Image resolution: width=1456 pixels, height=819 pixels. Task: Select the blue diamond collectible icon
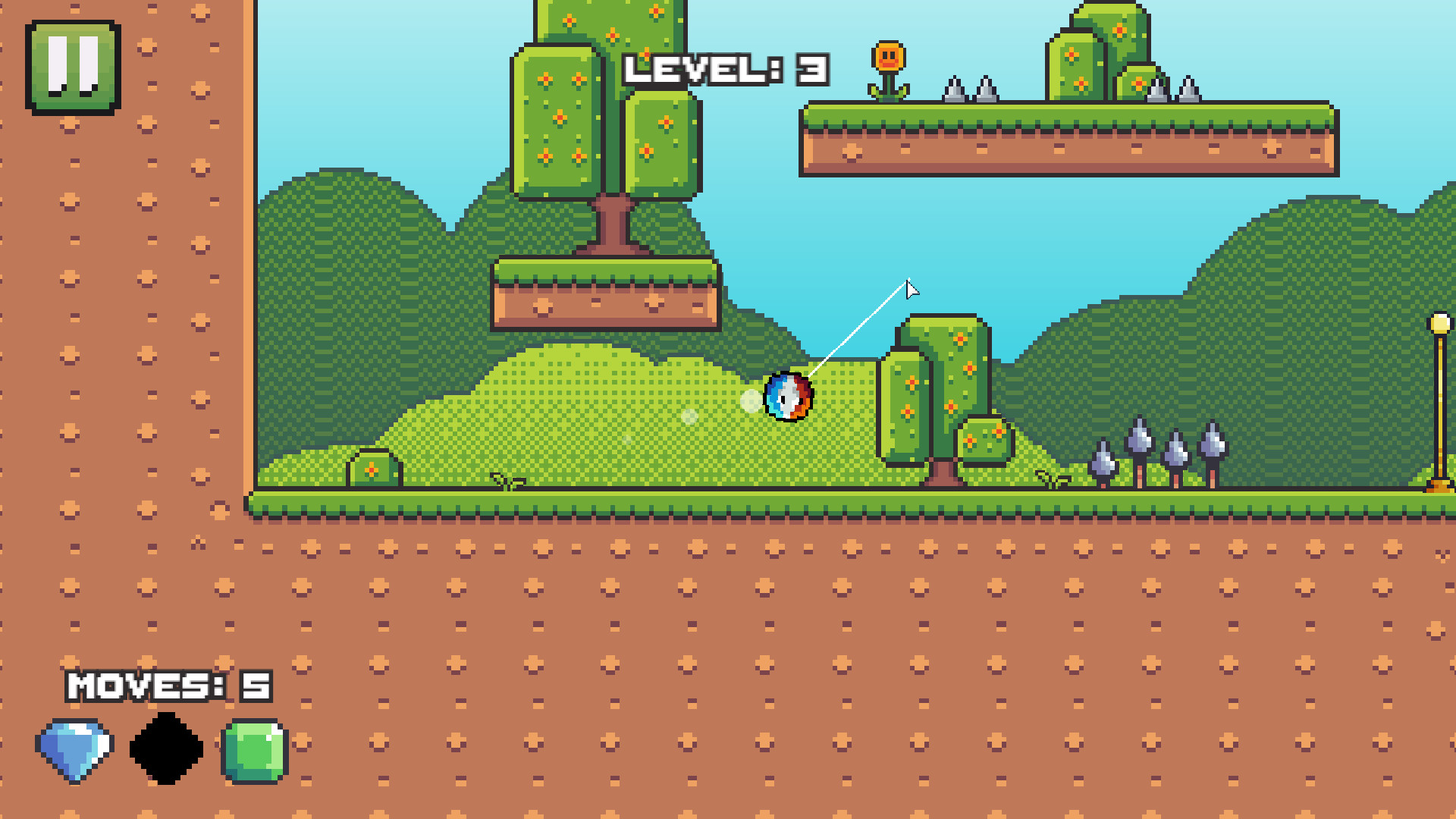(x=74, y=748)
